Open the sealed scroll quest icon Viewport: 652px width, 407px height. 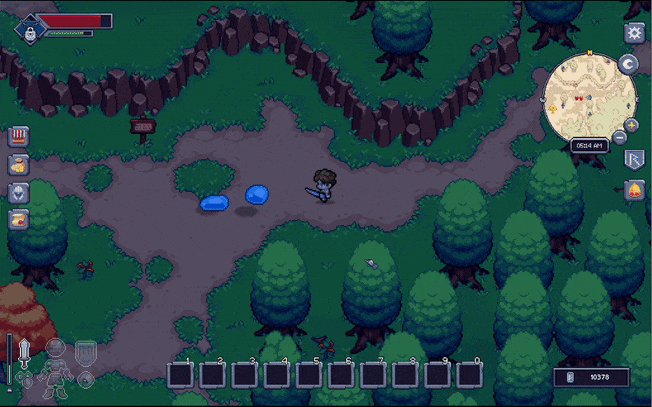click(x=19, y=220)
